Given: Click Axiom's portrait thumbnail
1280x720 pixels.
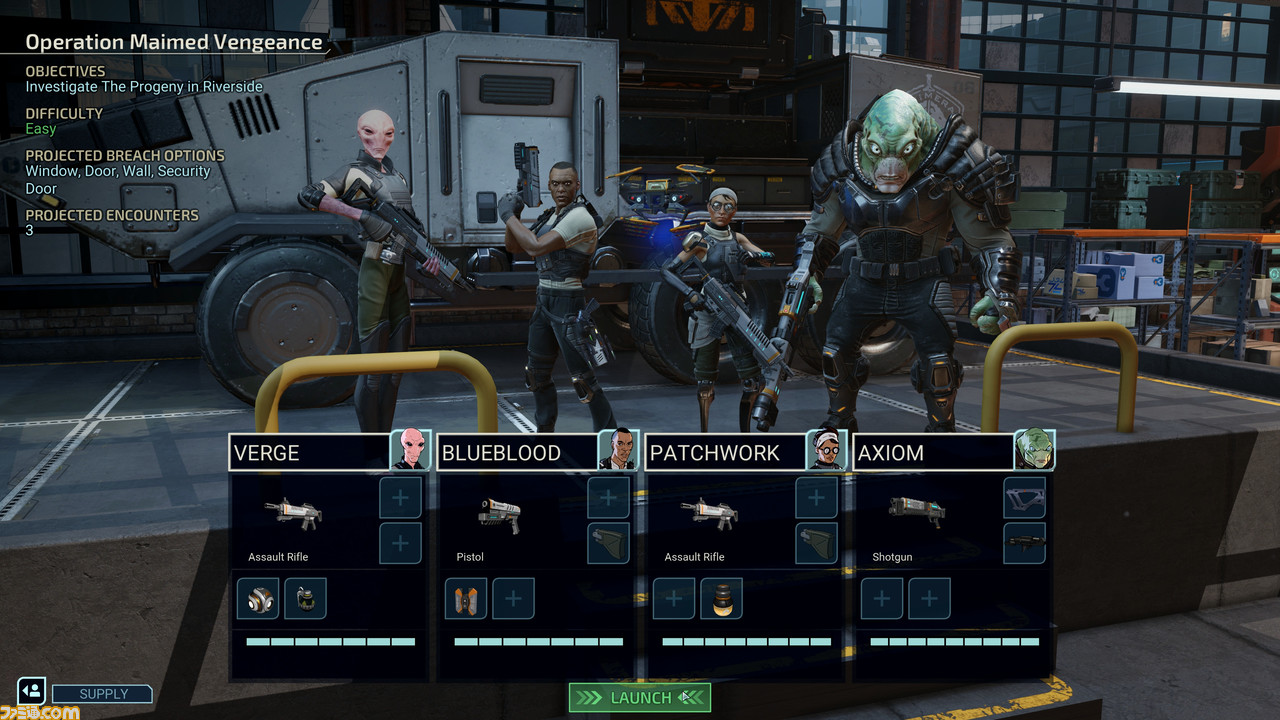Looking at the screenshot, I should click(1034, 450).
